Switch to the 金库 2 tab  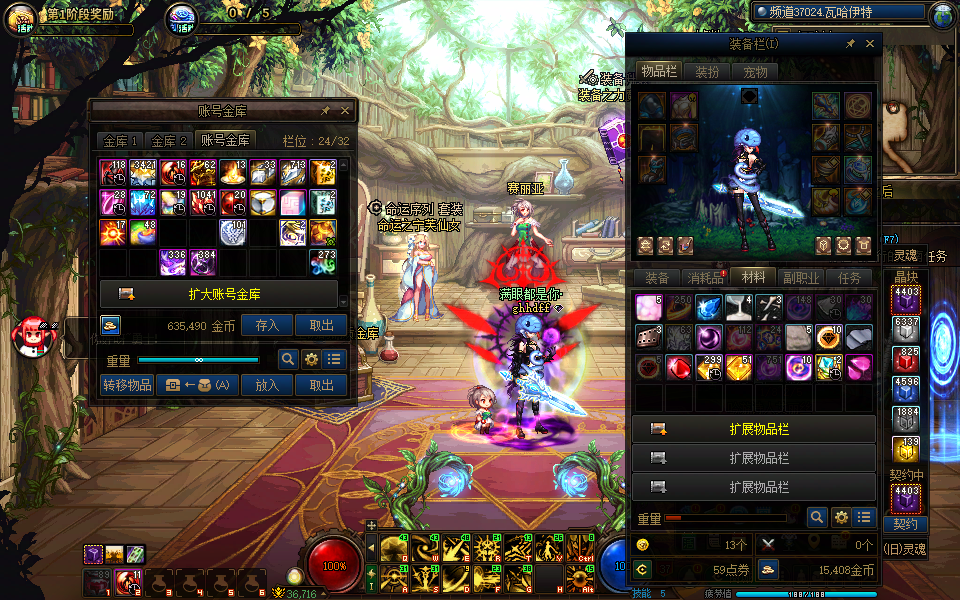pos(169,141)
